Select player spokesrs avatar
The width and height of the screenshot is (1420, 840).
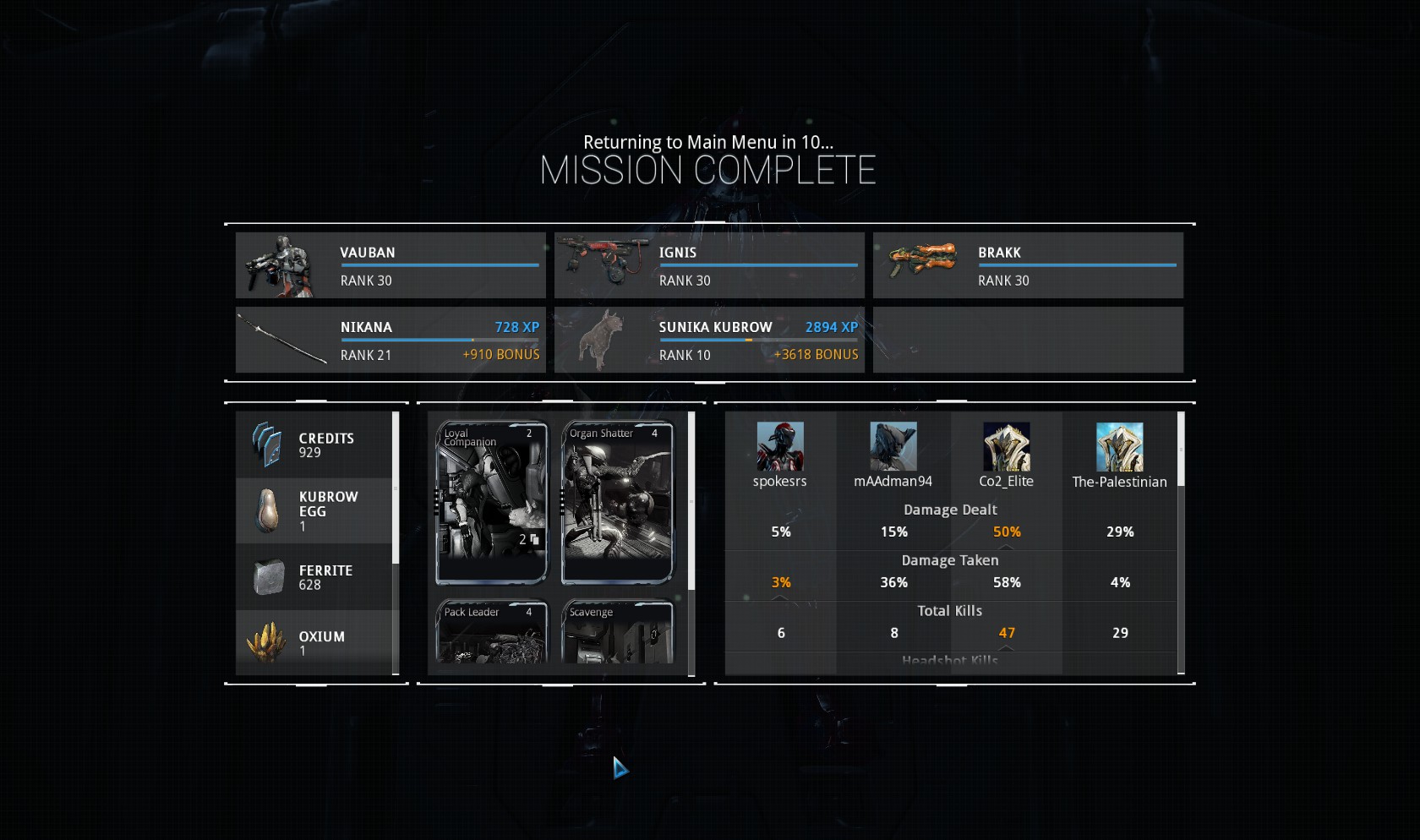coord(780,447)
